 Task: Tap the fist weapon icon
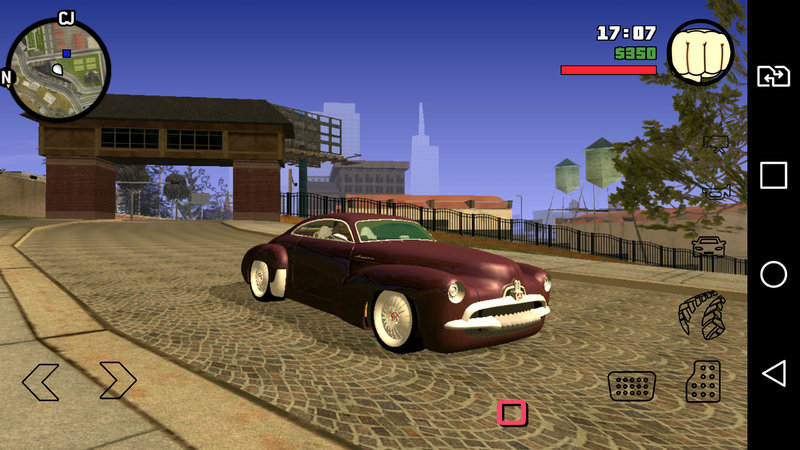(x=700, y=53)
